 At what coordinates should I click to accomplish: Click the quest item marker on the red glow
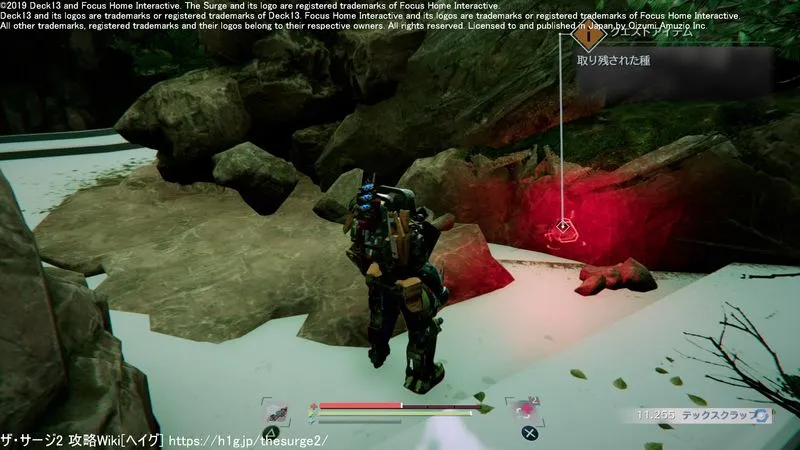pyautogui.click(x=564, y=226)
